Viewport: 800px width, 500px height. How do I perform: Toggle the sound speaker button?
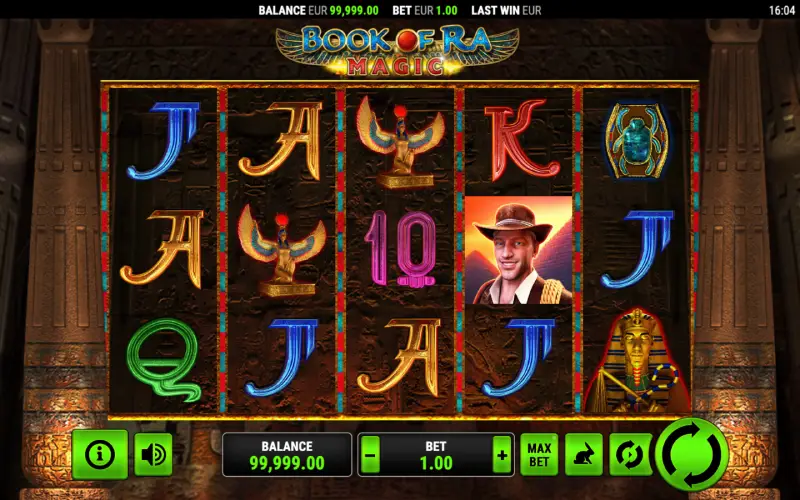pyautogui.click(x=153, y=455)
